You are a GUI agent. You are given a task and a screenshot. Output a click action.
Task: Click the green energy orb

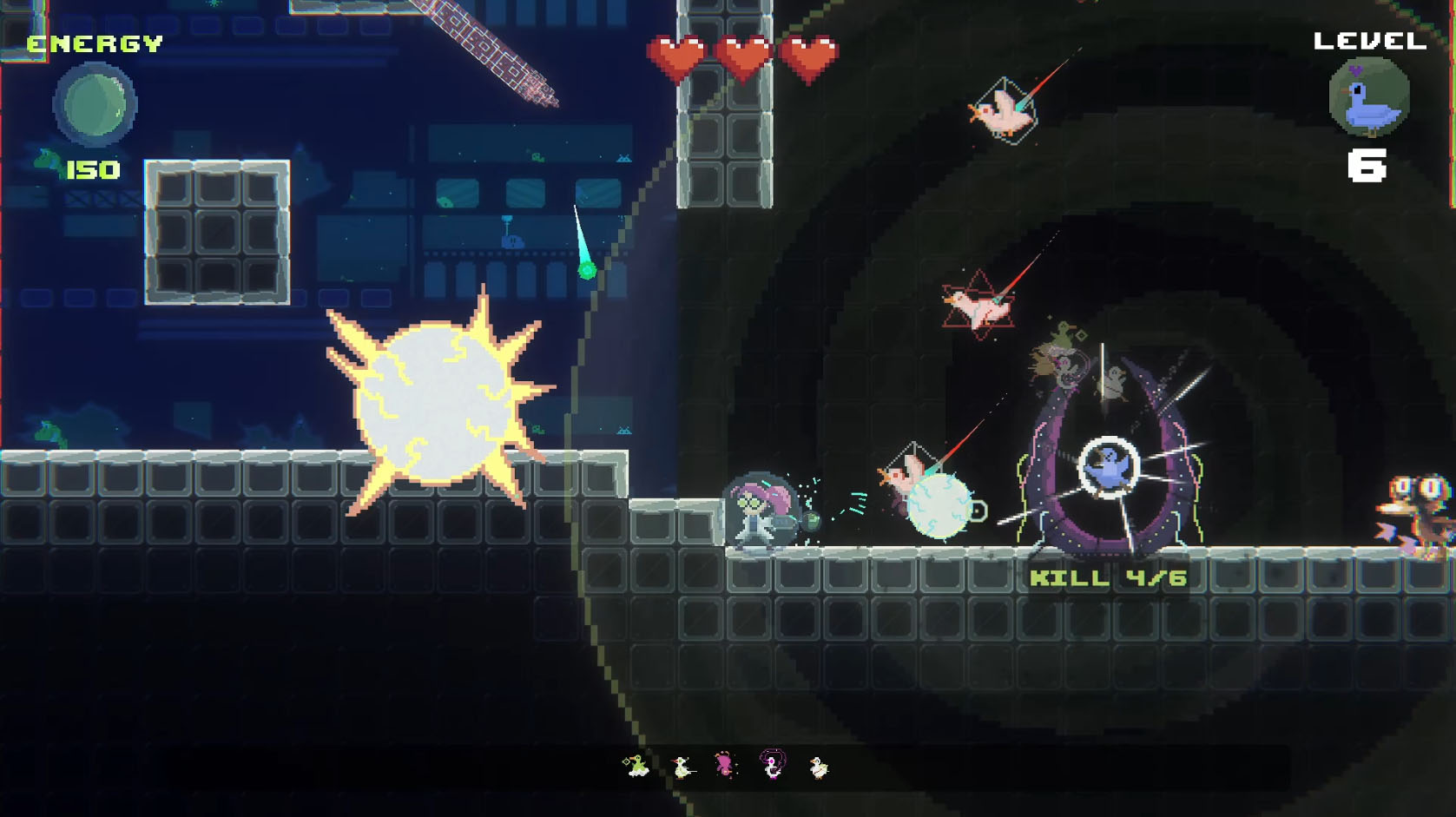click(95, 104)
